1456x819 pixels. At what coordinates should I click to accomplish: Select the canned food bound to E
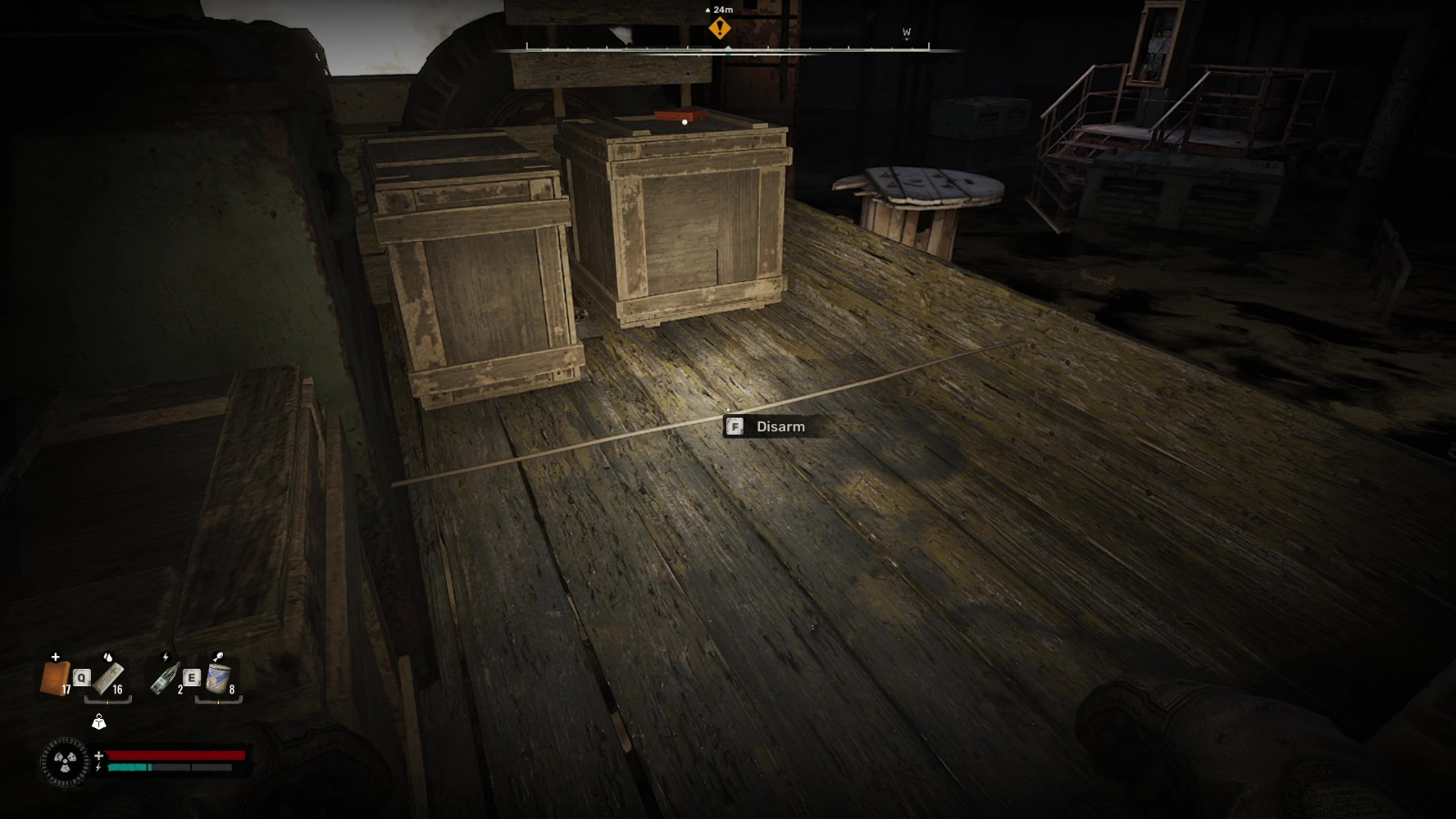click(x=217, y=679)
